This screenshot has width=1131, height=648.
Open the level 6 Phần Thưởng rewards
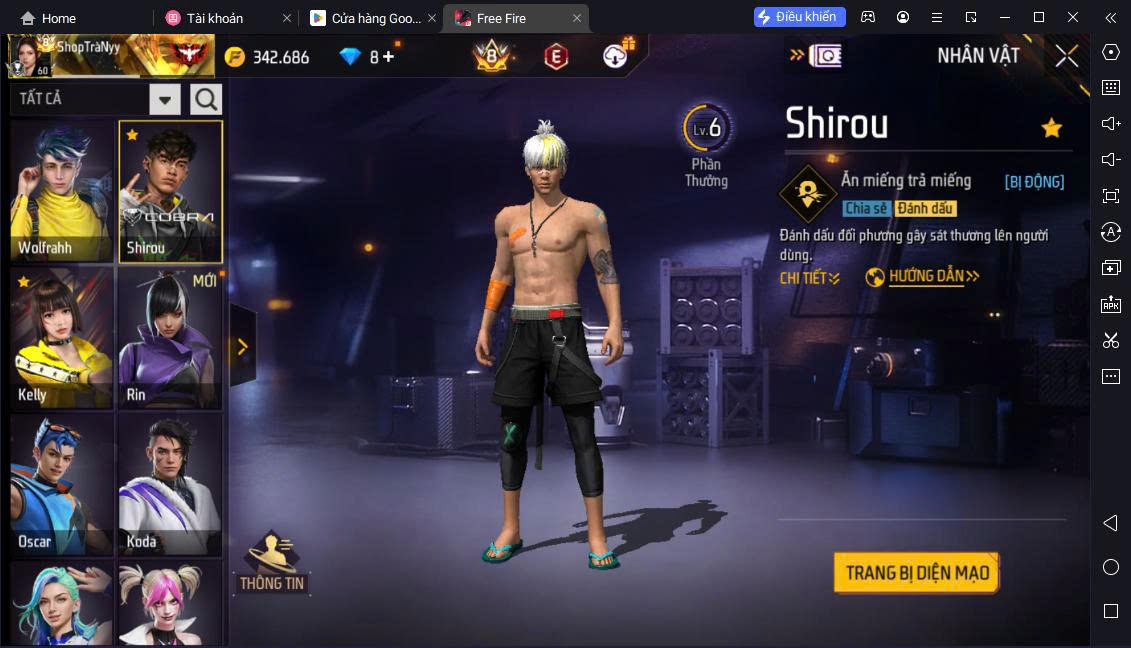[x=707, y=144]
